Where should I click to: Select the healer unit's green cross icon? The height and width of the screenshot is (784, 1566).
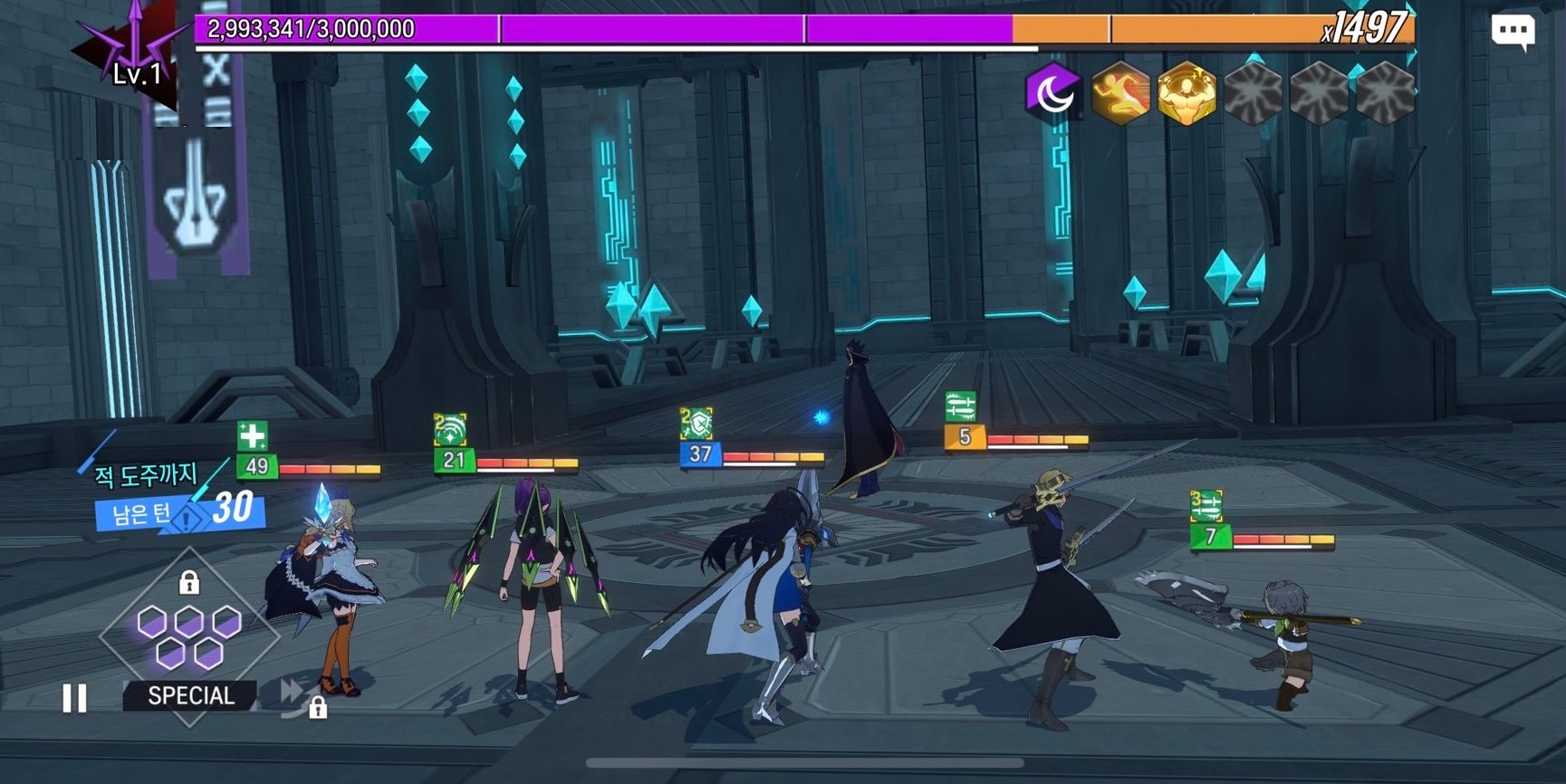pyautogui.click(x=252, y=436)
